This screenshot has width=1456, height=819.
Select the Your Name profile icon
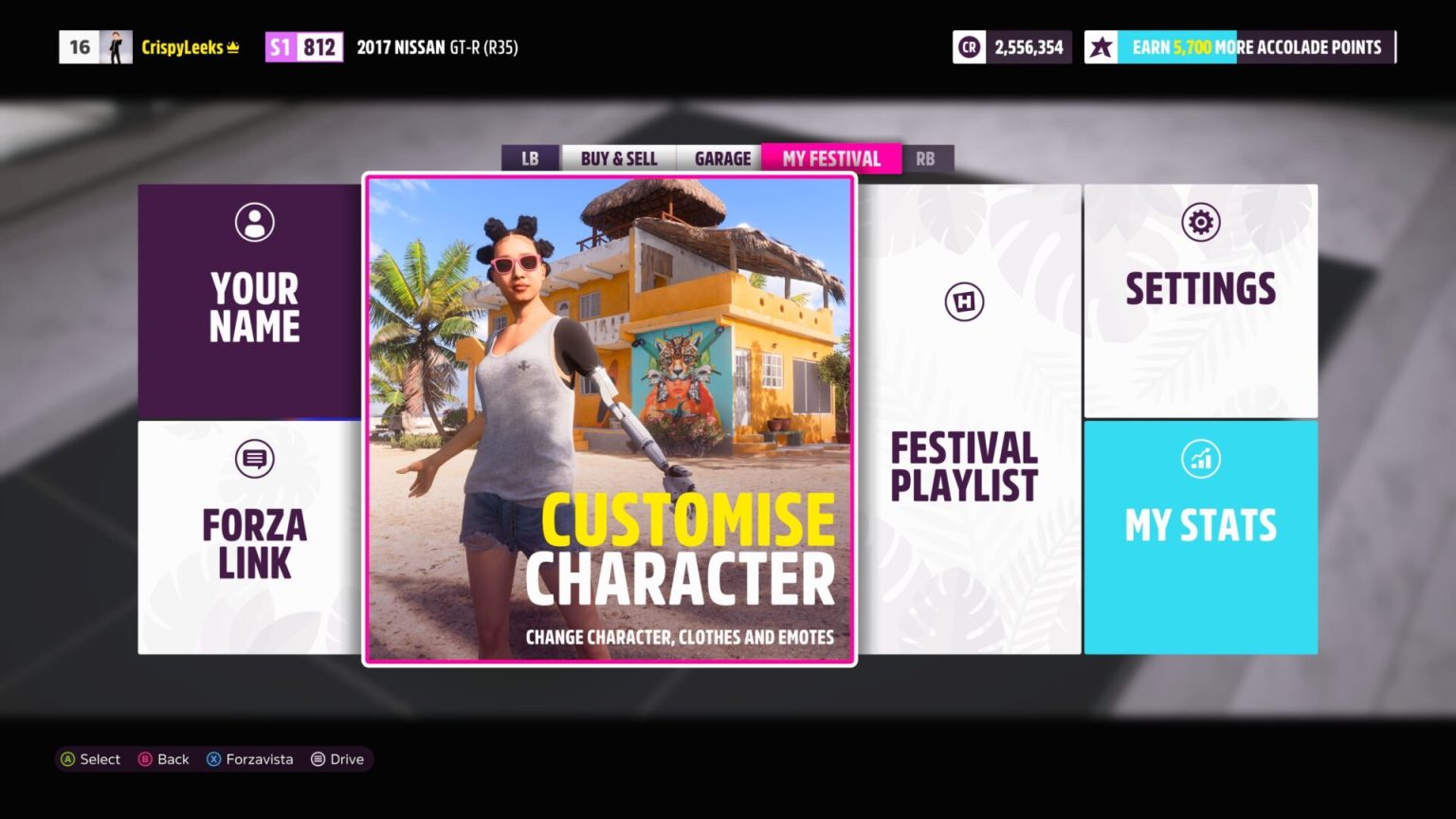(x=253, y=221)
